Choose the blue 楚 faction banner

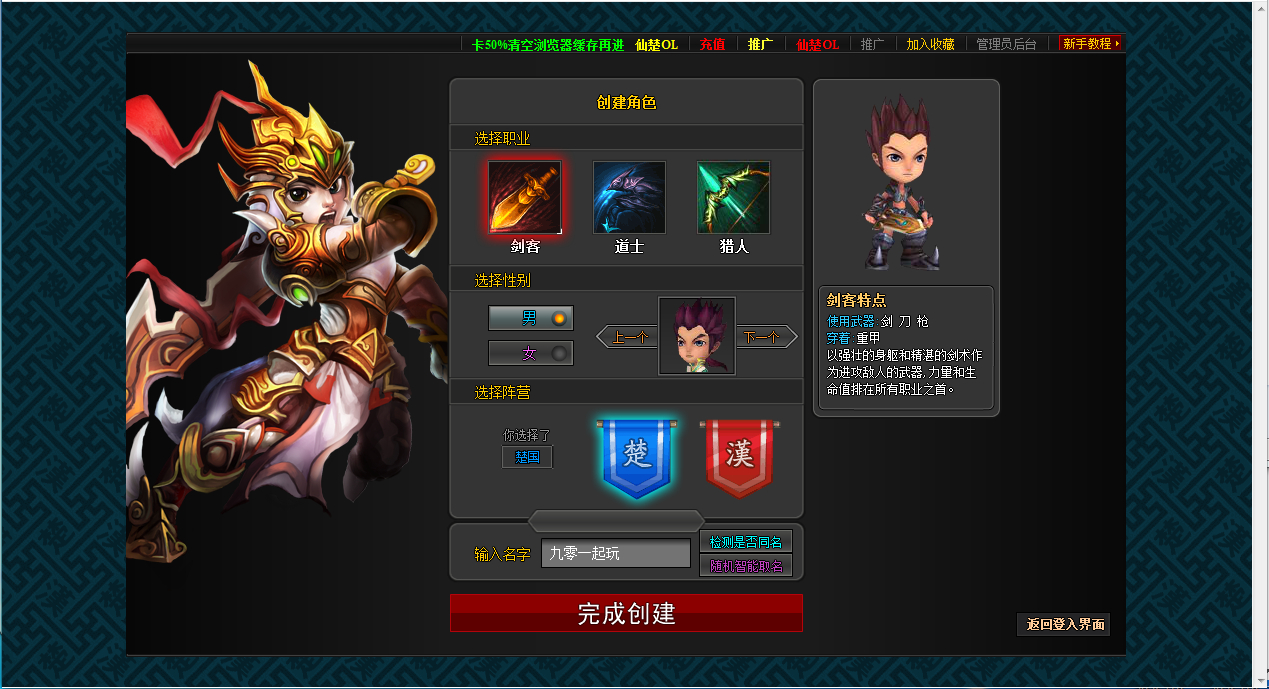pyautogui.click(x=637, y=458)
